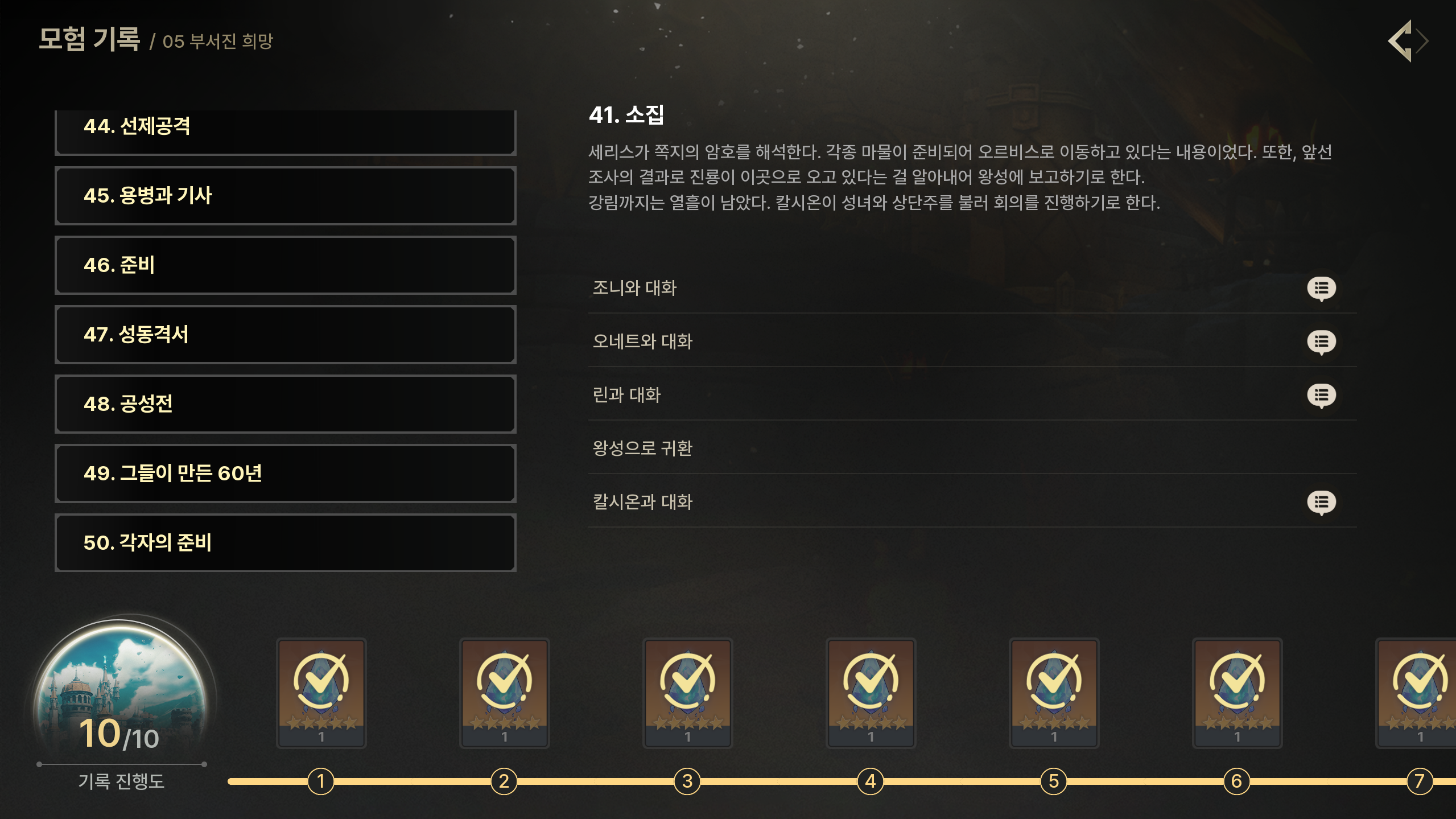Select milestone 2 reward card
The image size is (1456, 819).
pyautogui.click(x=505, y=692)
